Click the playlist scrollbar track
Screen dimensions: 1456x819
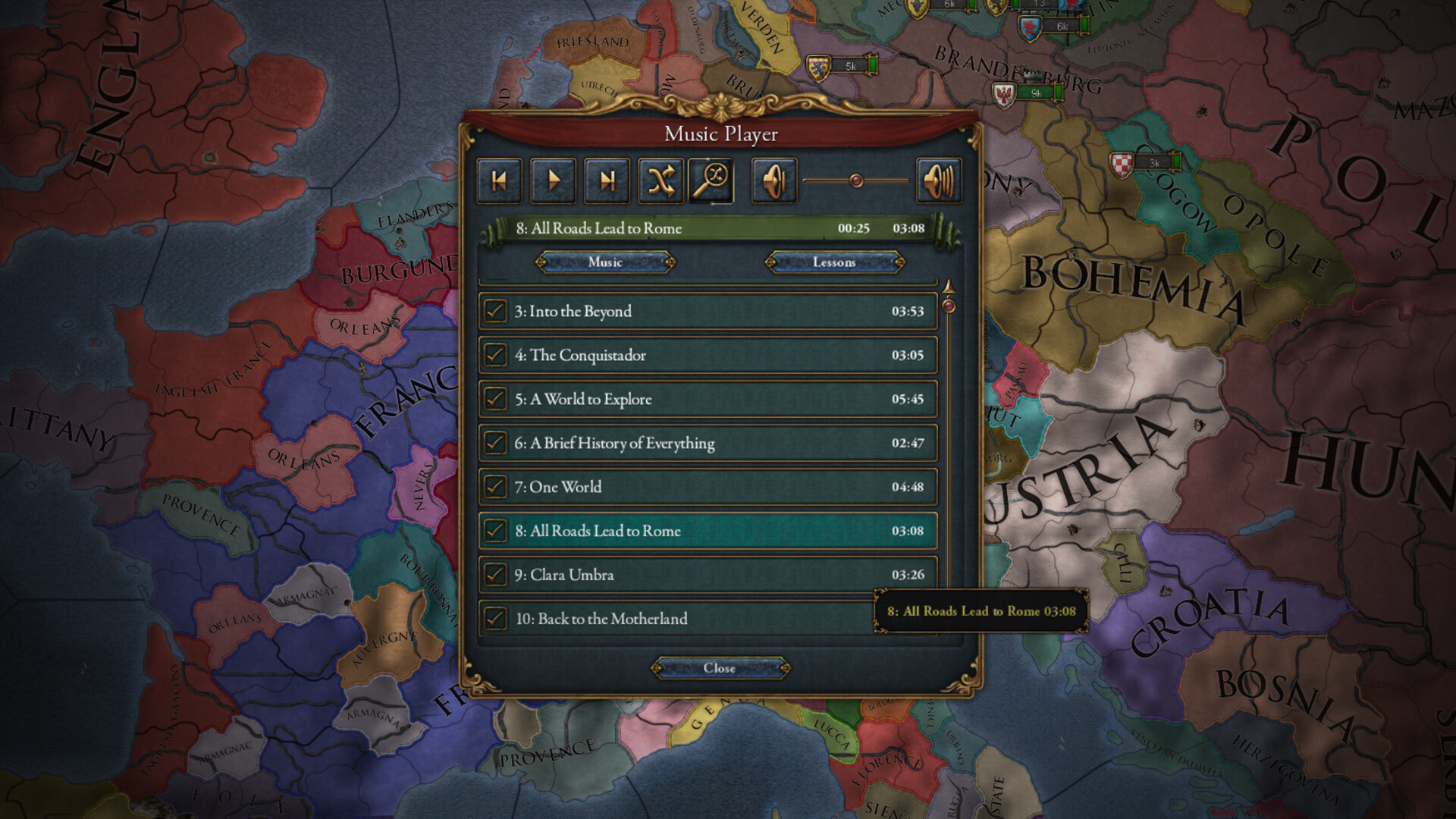949,455
